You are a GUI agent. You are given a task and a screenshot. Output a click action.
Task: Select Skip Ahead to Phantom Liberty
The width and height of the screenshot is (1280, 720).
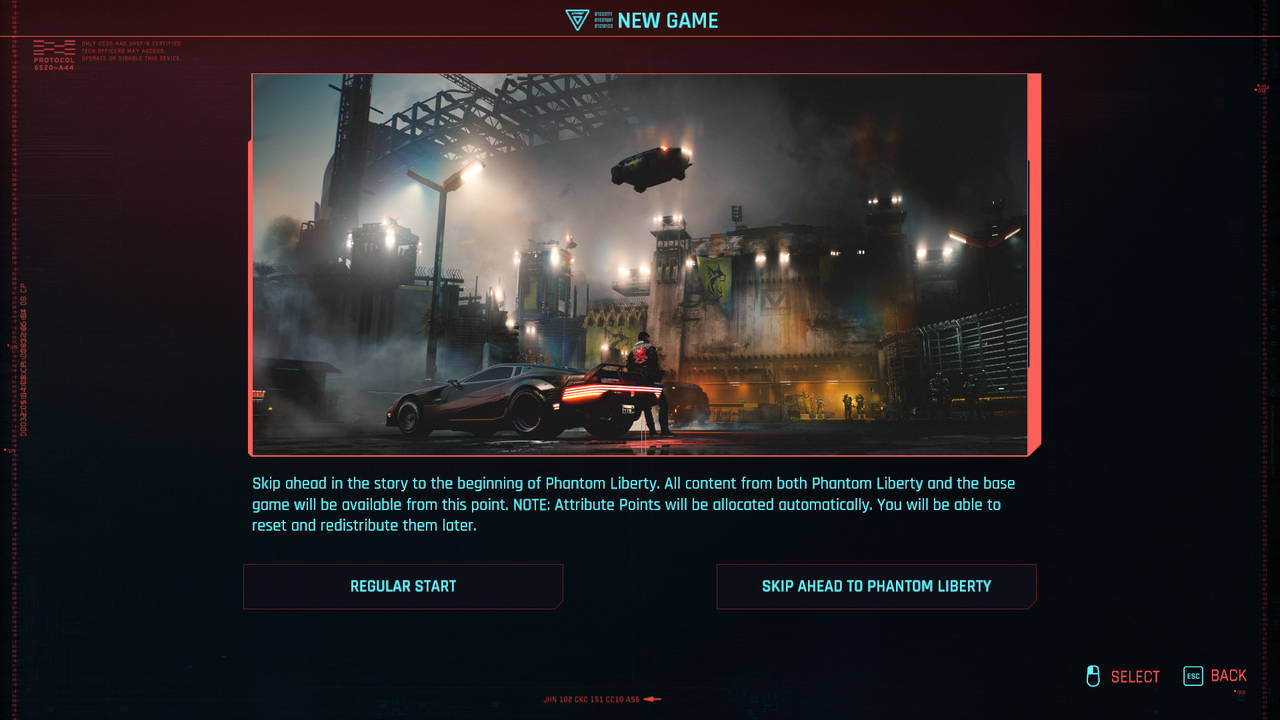point(876,586)
